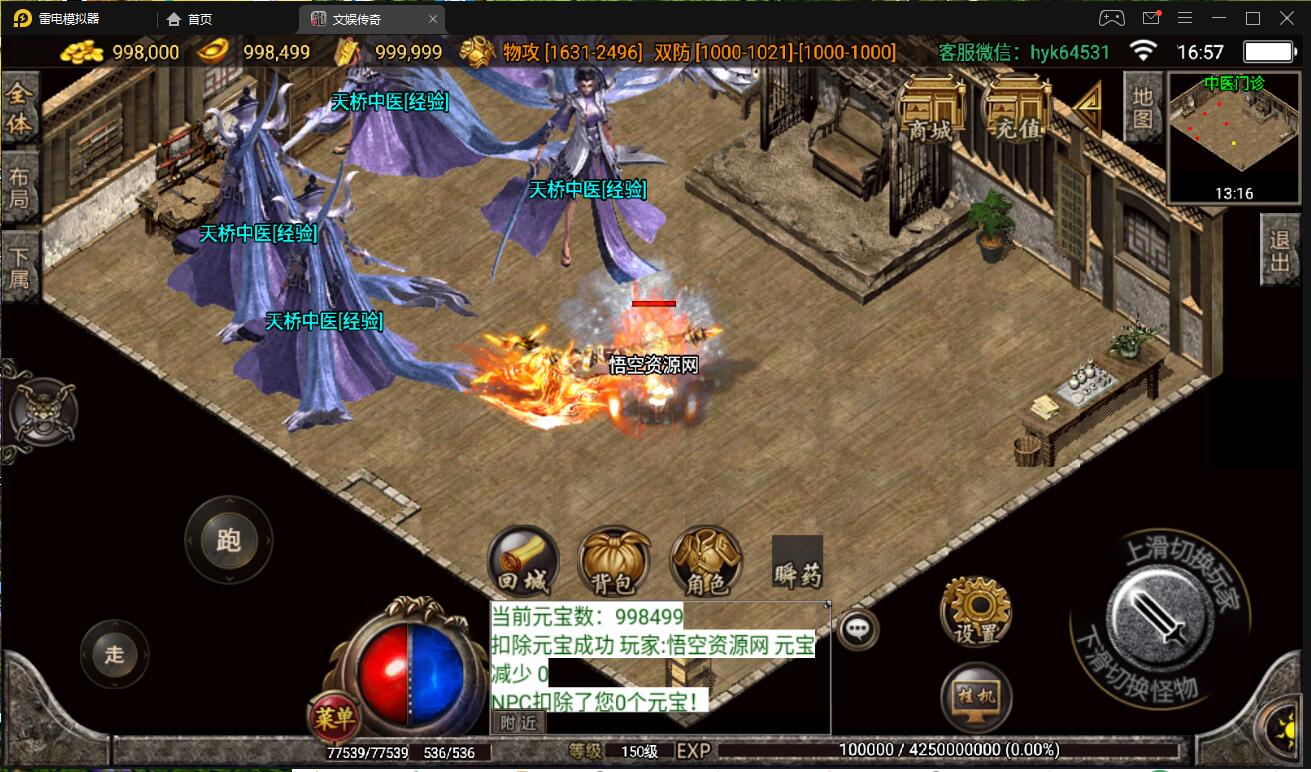Open the 菜单 menu button
Screen dimensions: 1311x772
pyautogui.click(x=333, y=716)
